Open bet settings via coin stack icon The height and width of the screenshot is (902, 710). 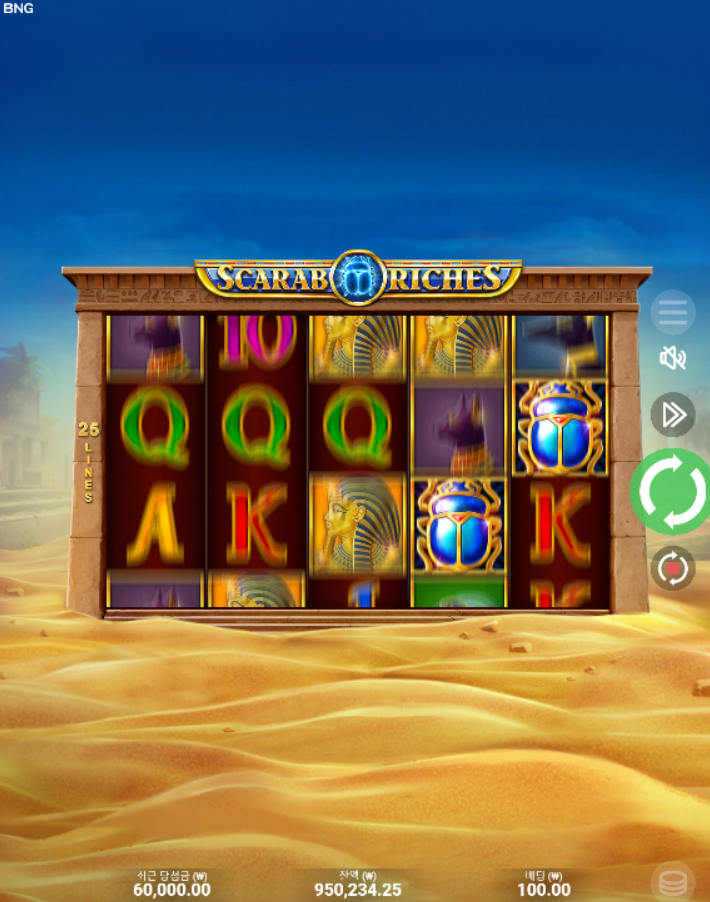coord(673,883)
